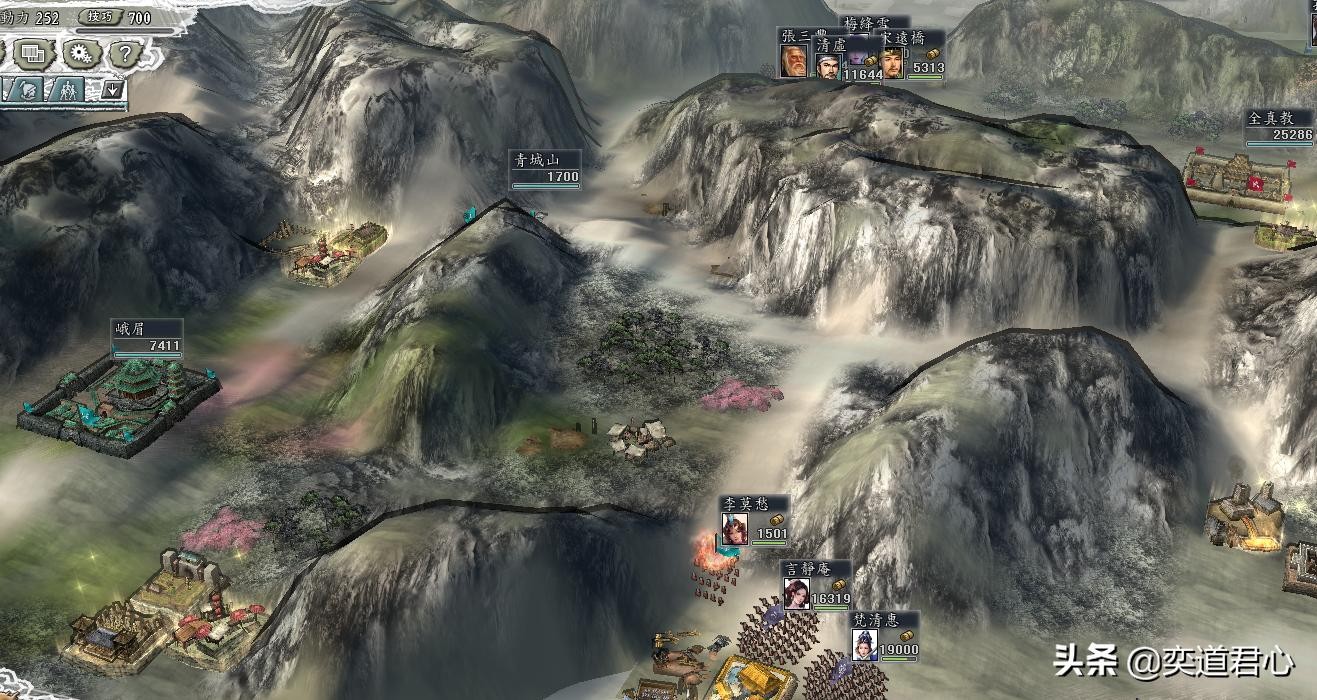Select the helmeted head tab

point(24,90)
